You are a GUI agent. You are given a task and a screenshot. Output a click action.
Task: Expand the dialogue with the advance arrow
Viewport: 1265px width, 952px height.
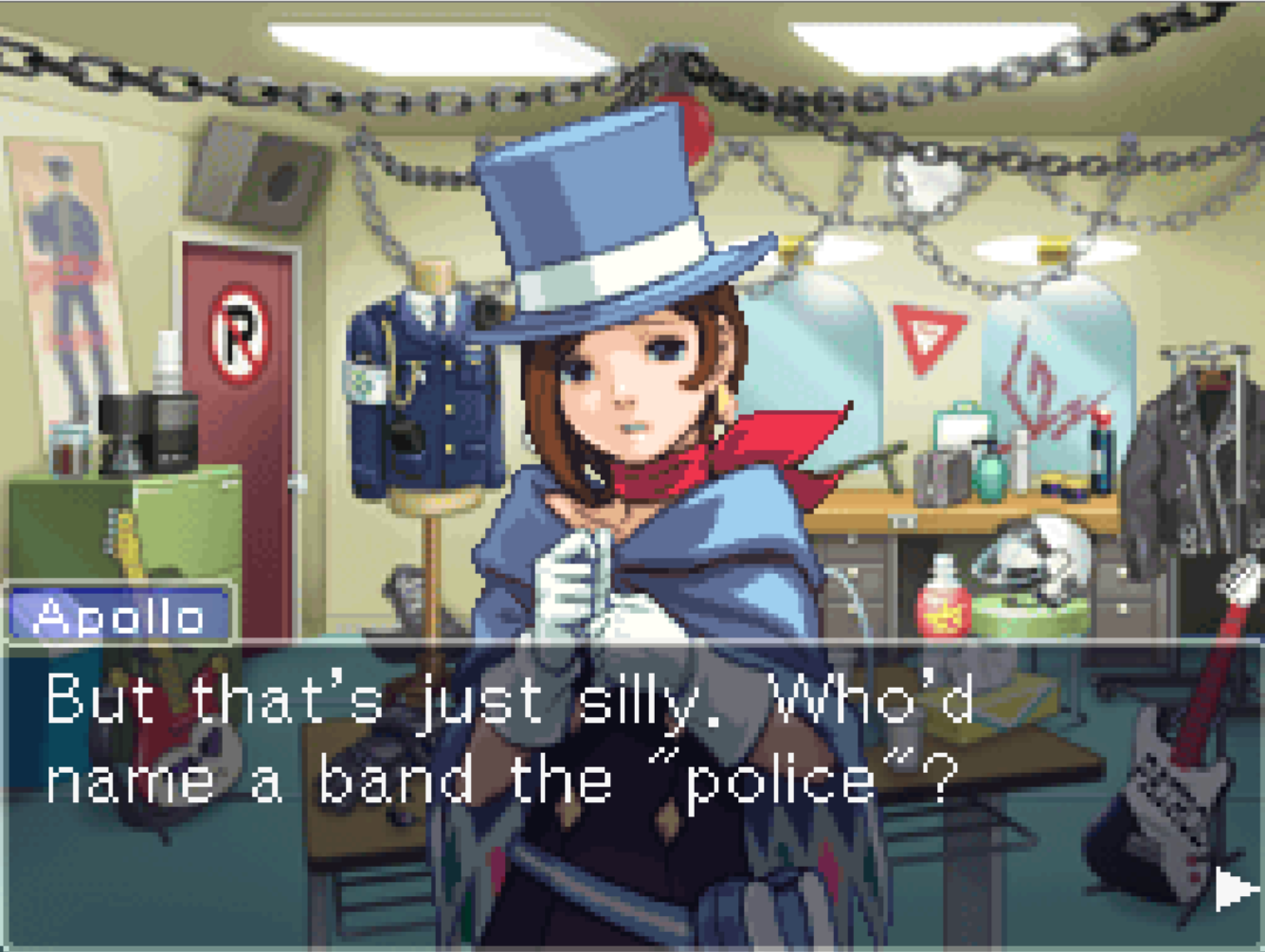click(x=1232, y=889)
